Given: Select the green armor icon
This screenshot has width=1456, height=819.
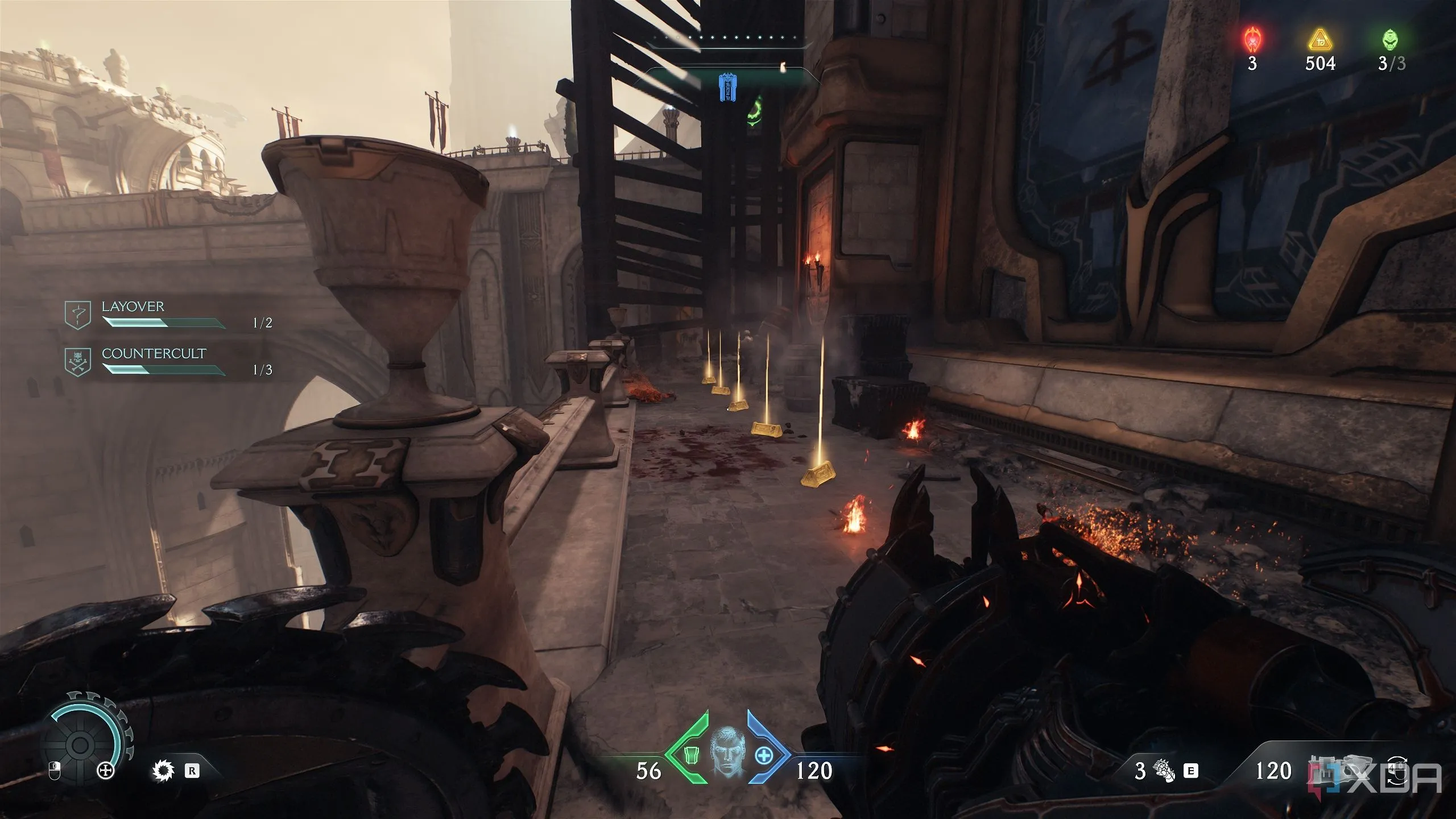Looking at the screenshot, I should (690, 755).
